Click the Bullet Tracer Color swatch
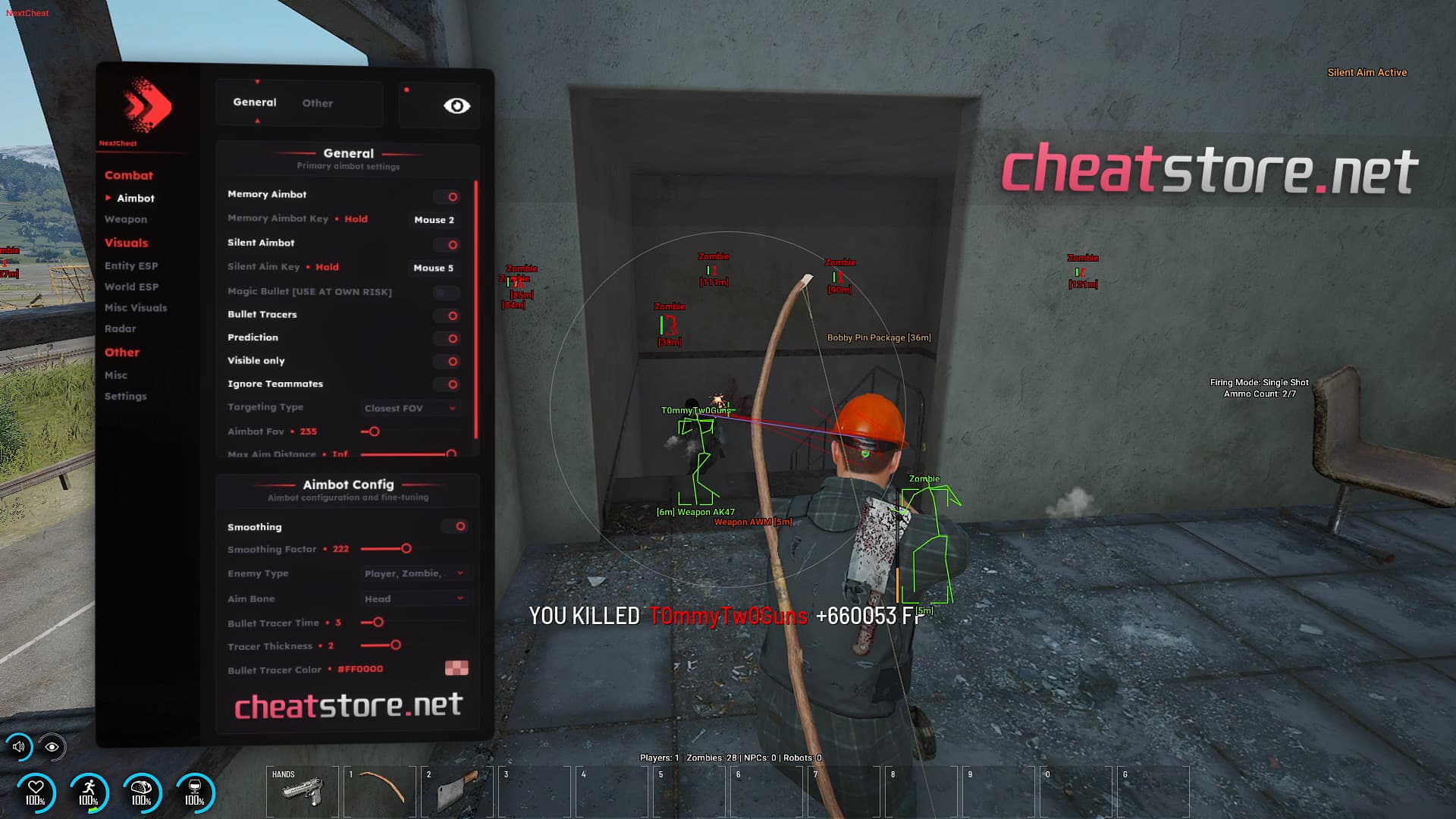The width and height of the screenshot is (1456, 819). pos(456,668)
